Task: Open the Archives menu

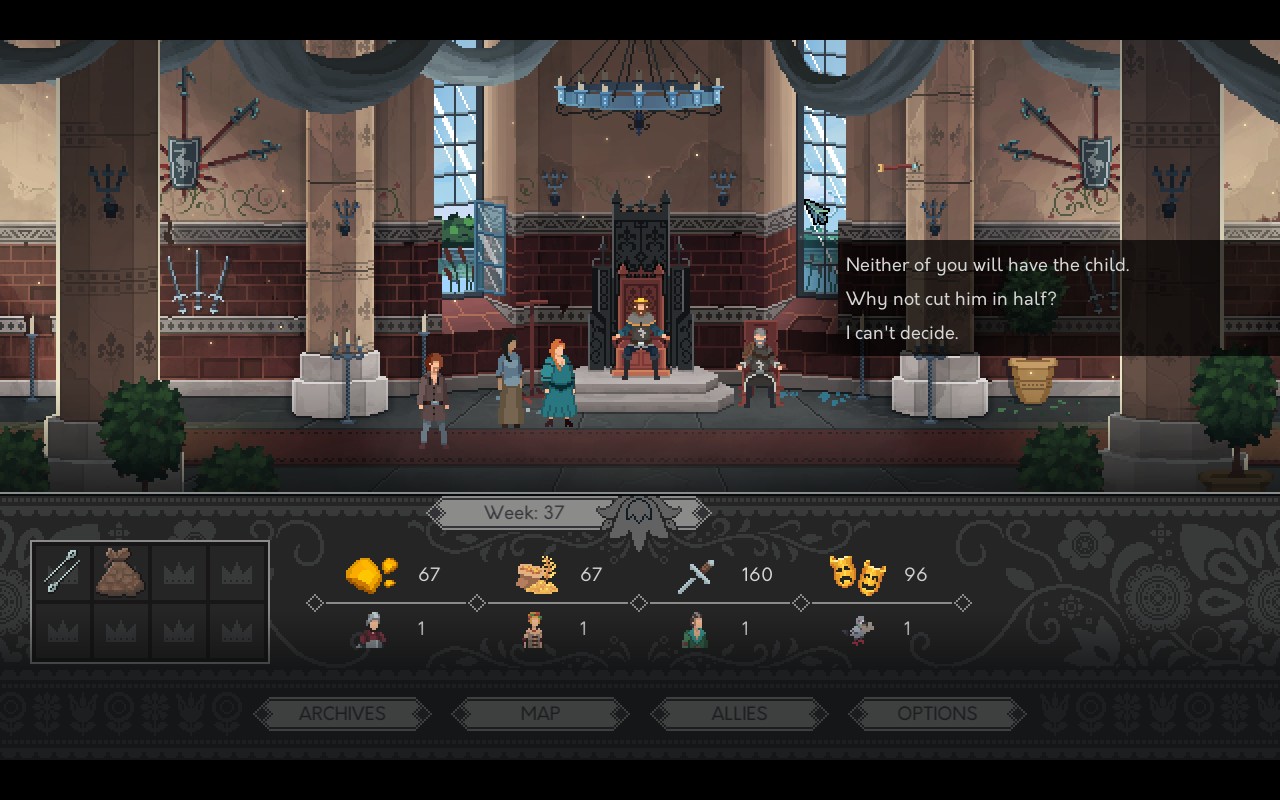Action: point(342,713)
